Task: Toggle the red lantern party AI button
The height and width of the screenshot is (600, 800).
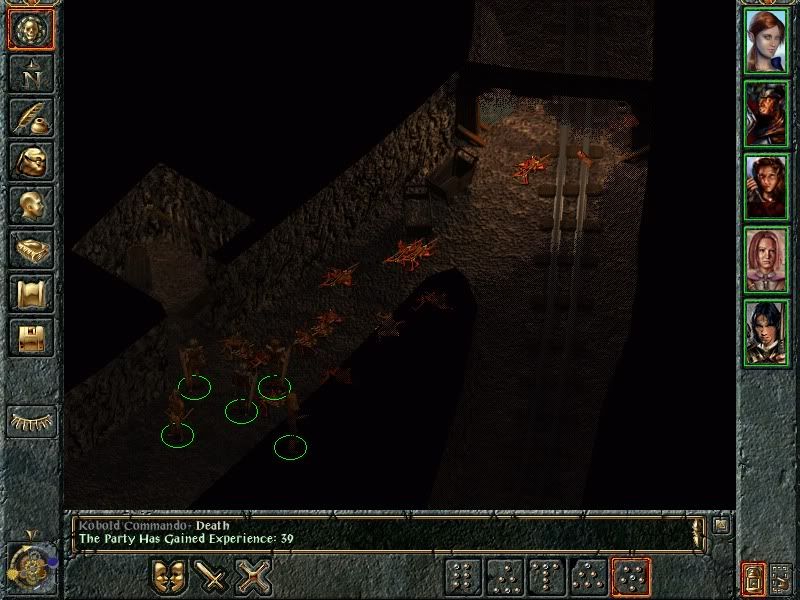Action: (x=752, y=577)
